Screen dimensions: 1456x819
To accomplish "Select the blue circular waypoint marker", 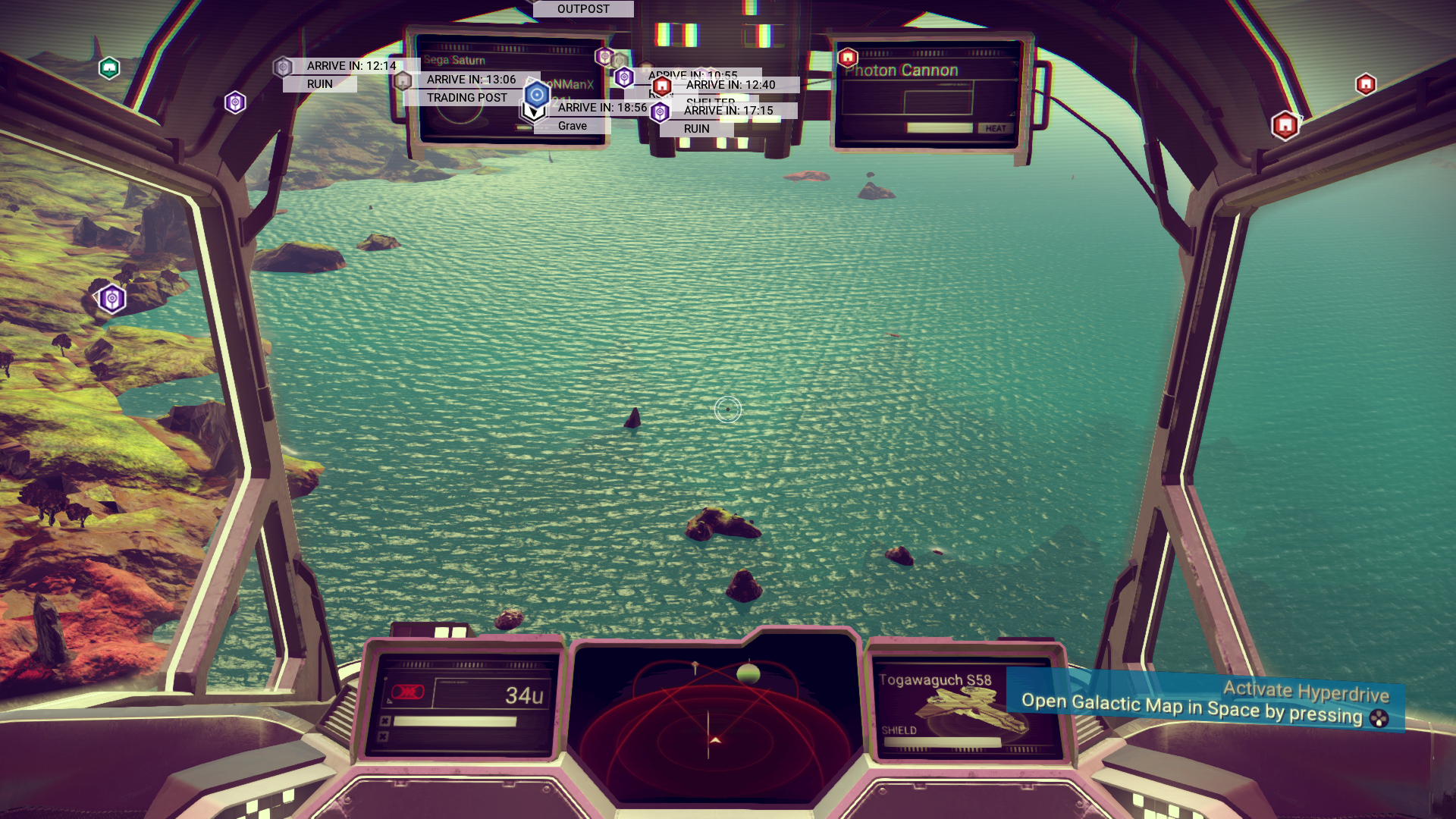I will [x=537, y=95].
